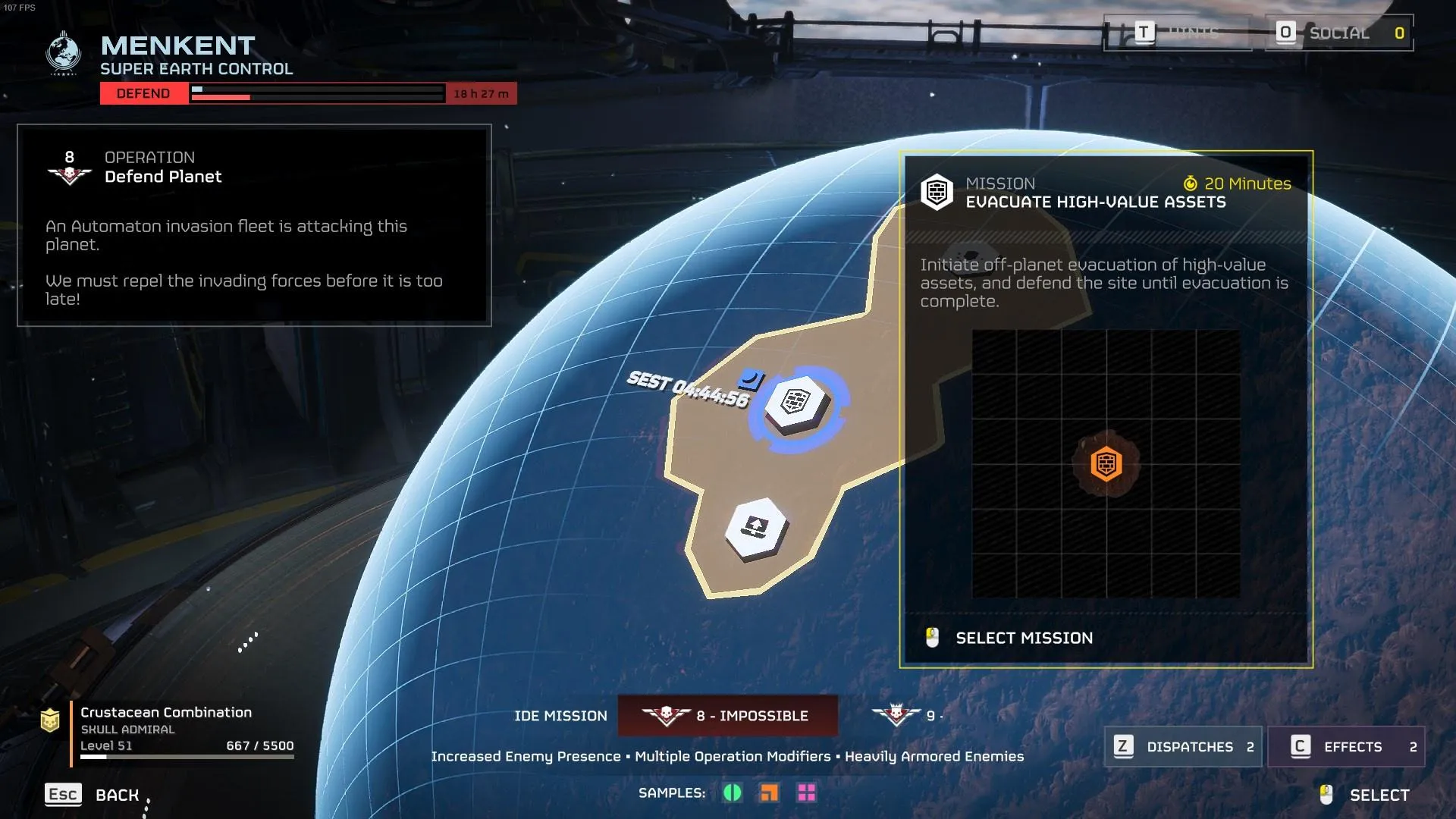Select the Defend Planet operation panel
Screen dimensions: 1456x819
point(254,225)
